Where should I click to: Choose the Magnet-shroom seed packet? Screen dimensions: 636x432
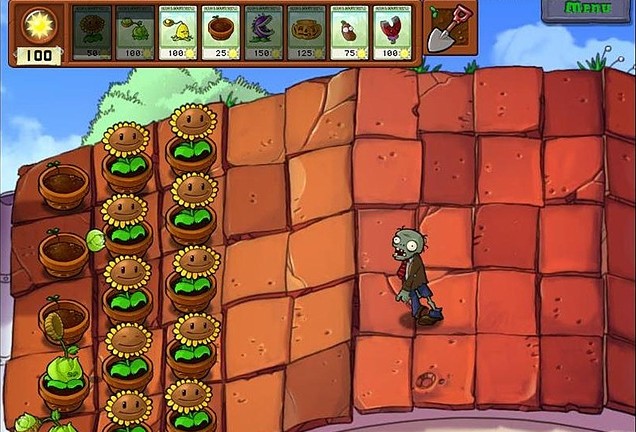(393, 32)
